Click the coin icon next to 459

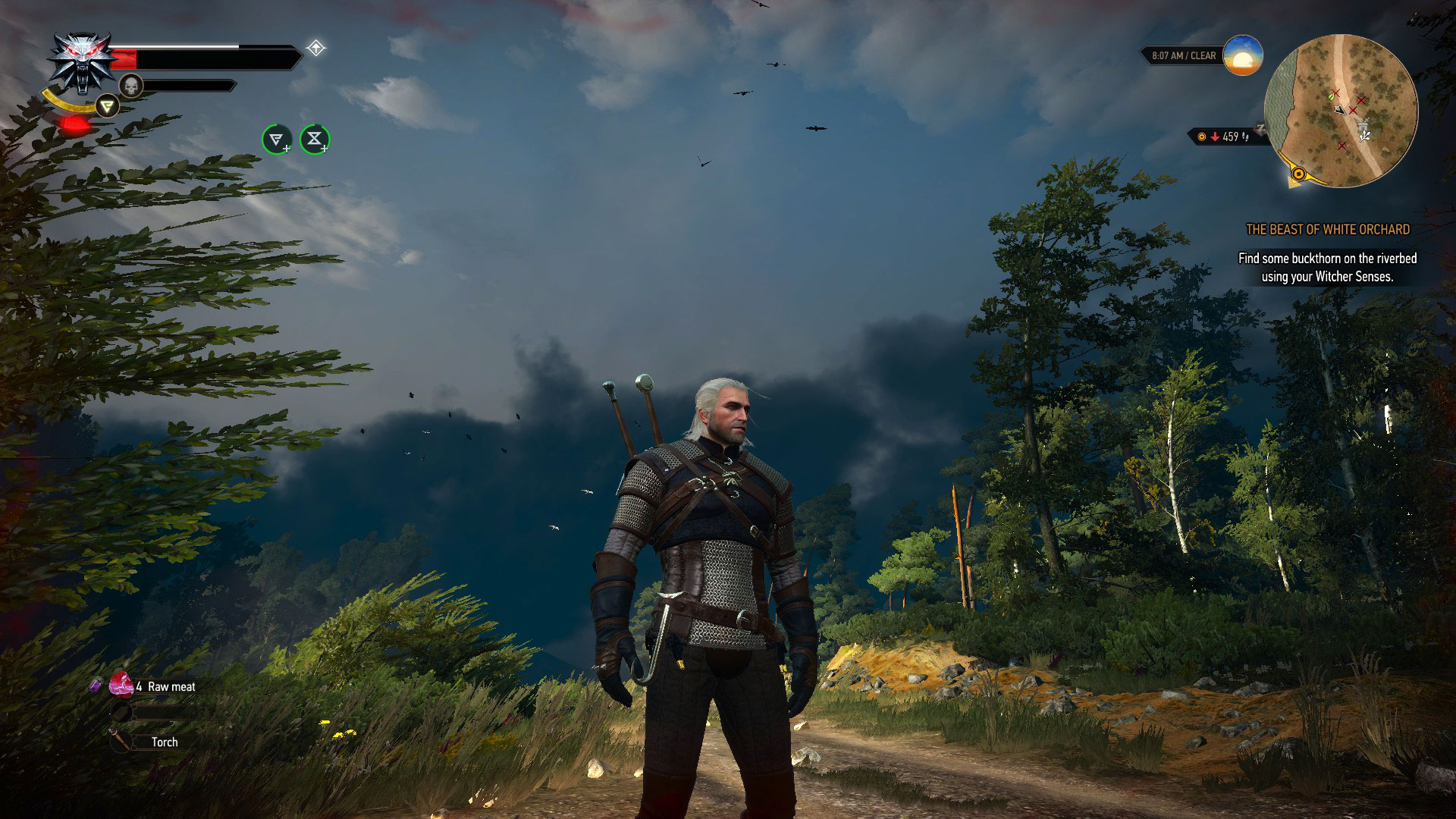[x=1202, y=136]
